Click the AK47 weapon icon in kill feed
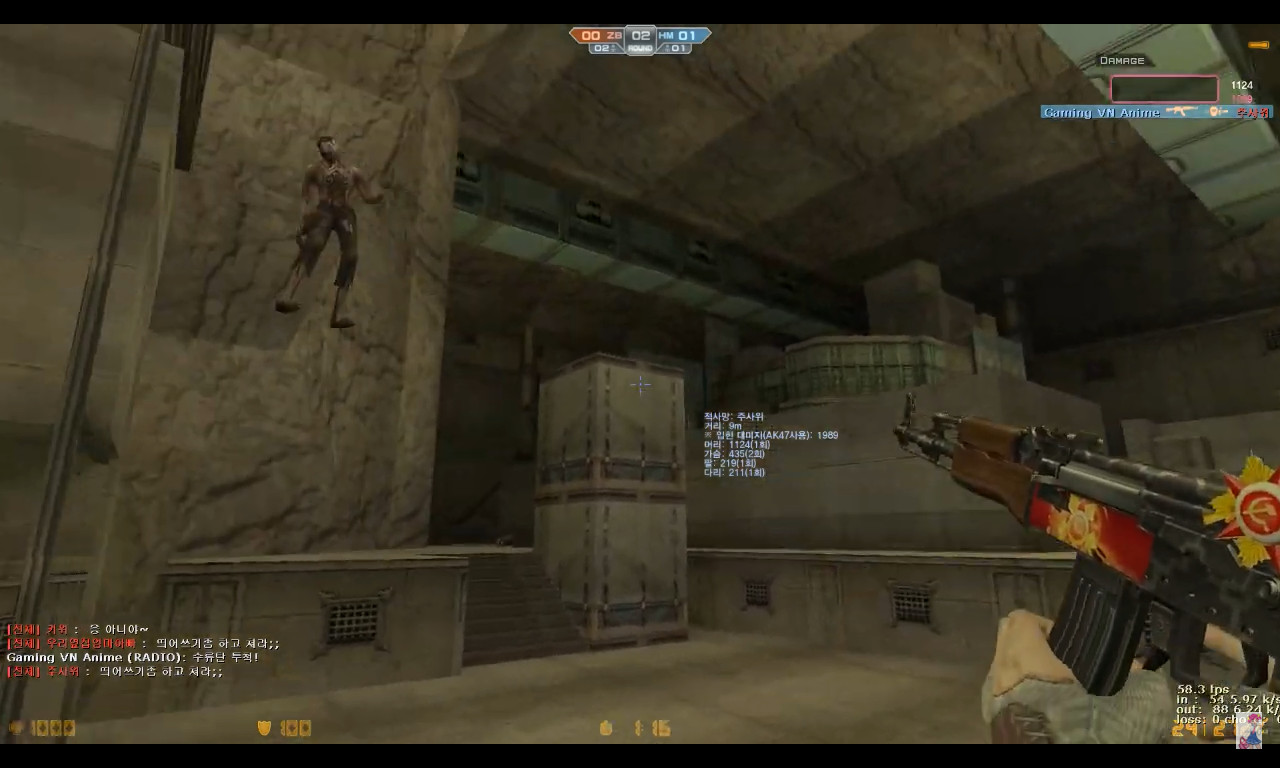This screenshot has height=768, width=1280. 1183,111
